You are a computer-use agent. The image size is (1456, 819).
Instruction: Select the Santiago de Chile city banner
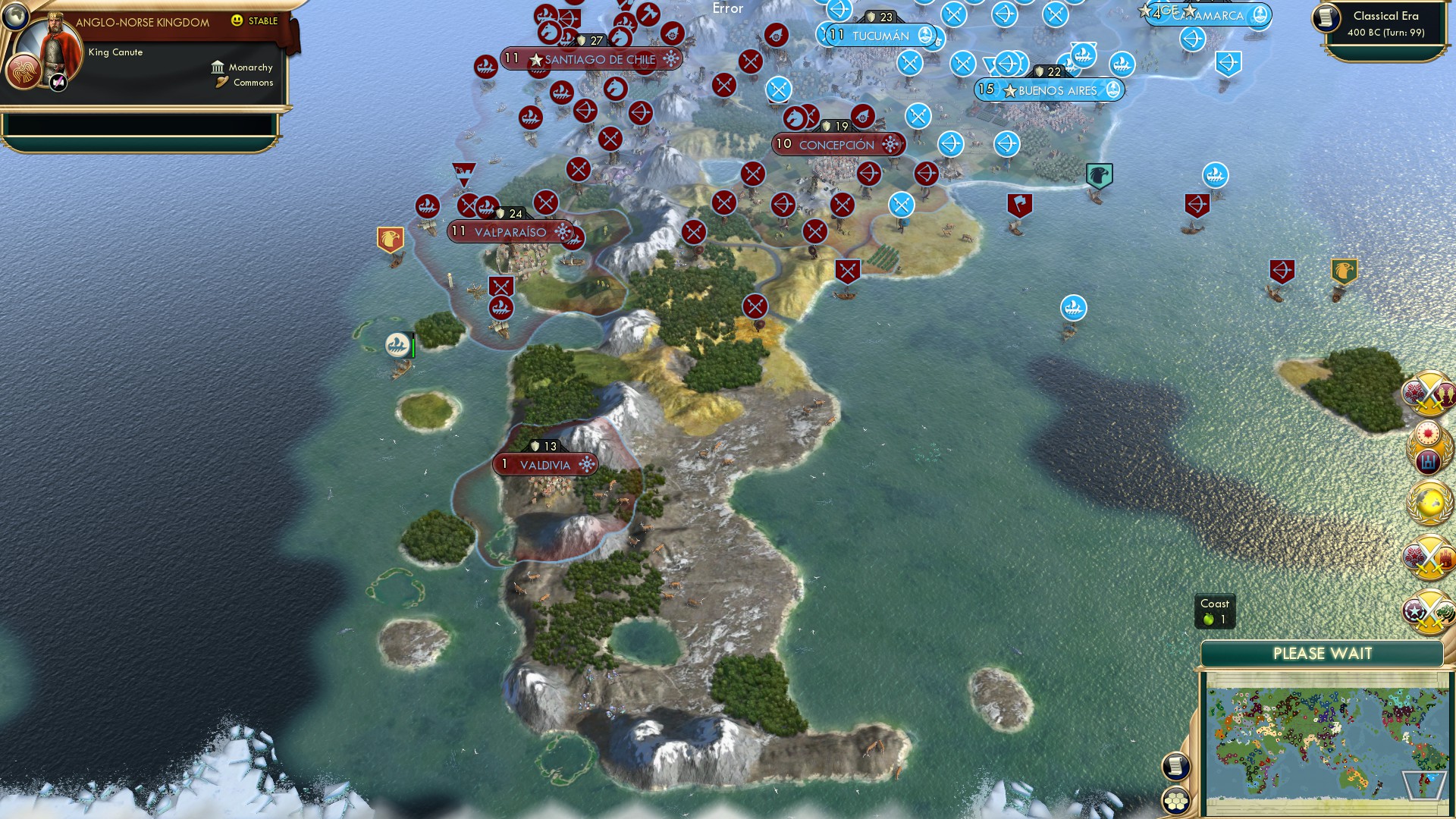[591, 58]
